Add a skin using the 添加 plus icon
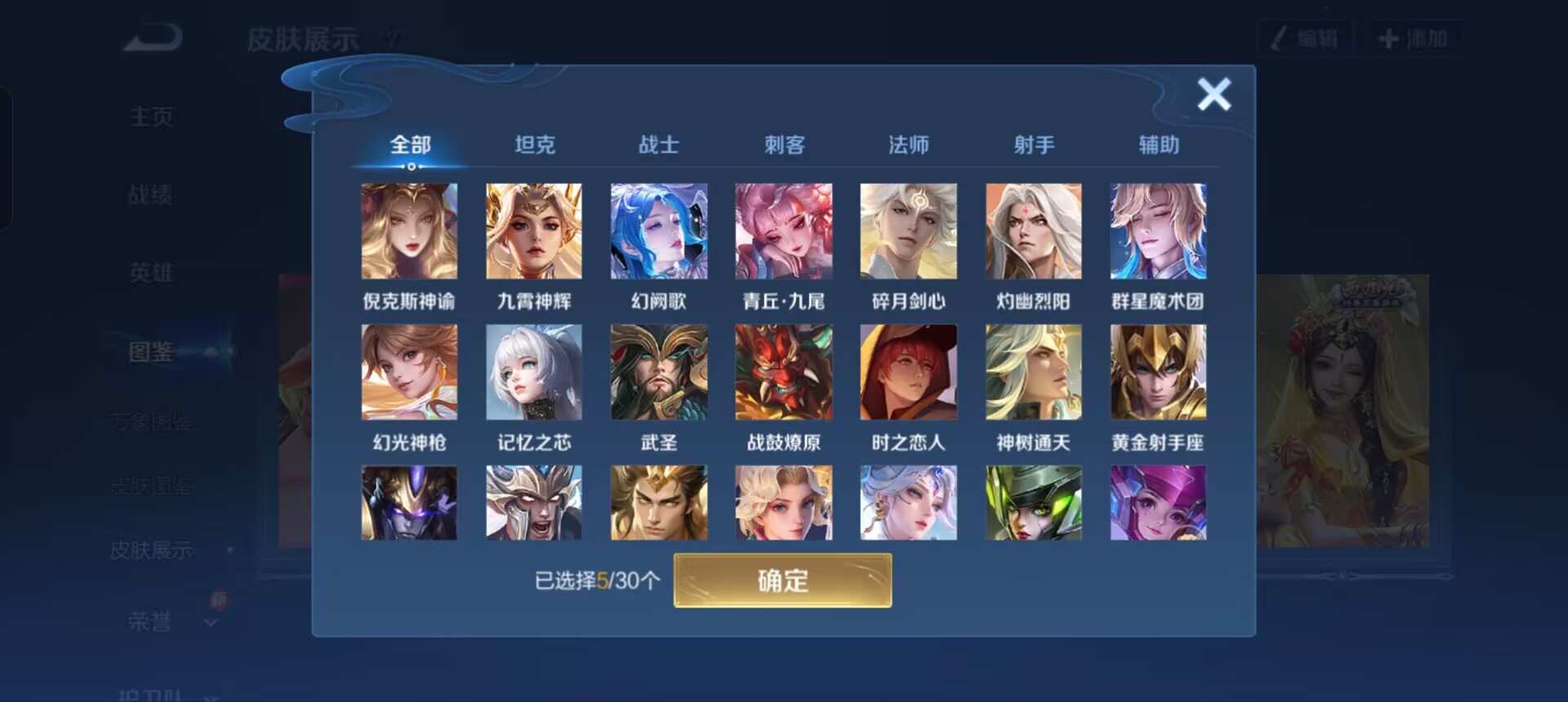 coord(1415,36)
